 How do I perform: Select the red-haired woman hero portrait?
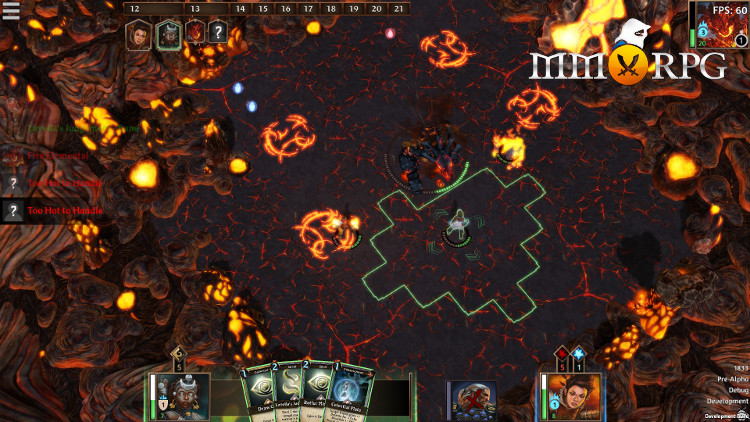(x=577, y=394)
